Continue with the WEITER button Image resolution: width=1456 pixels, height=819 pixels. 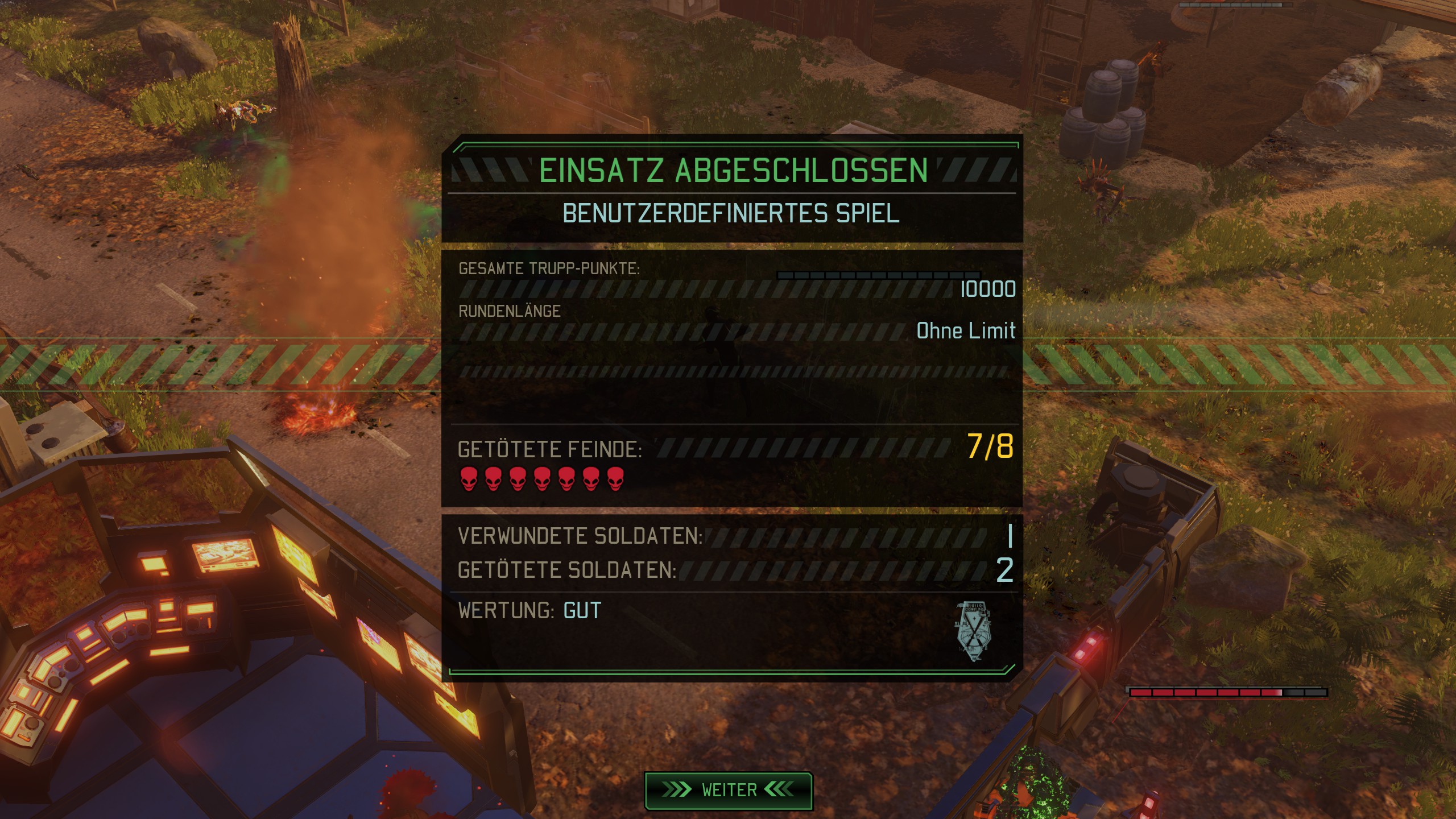(x=728, y=790)
